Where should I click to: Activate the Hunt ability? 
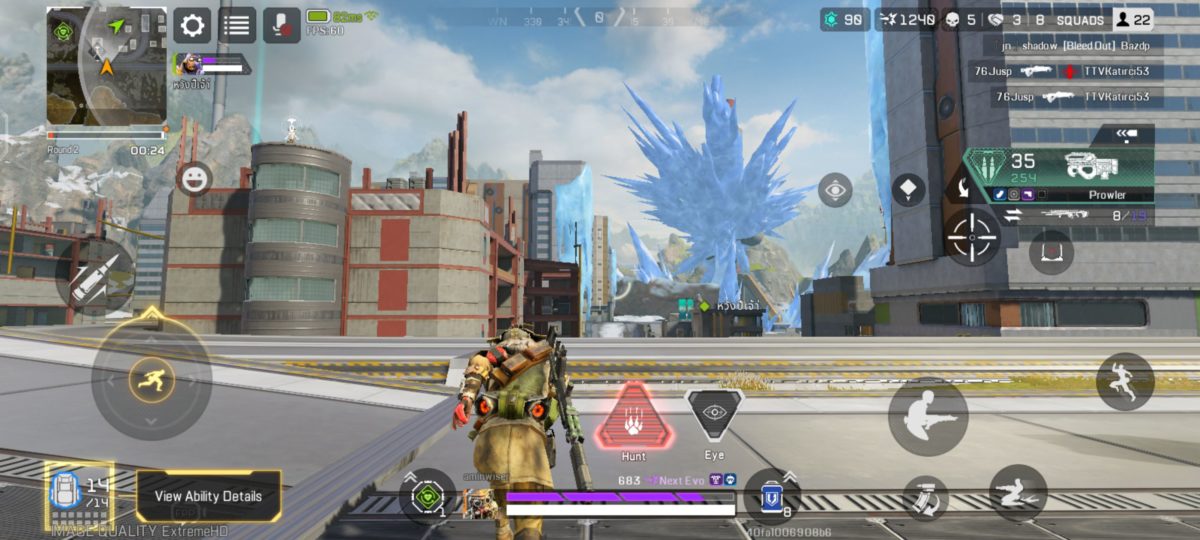coord(634,418)
